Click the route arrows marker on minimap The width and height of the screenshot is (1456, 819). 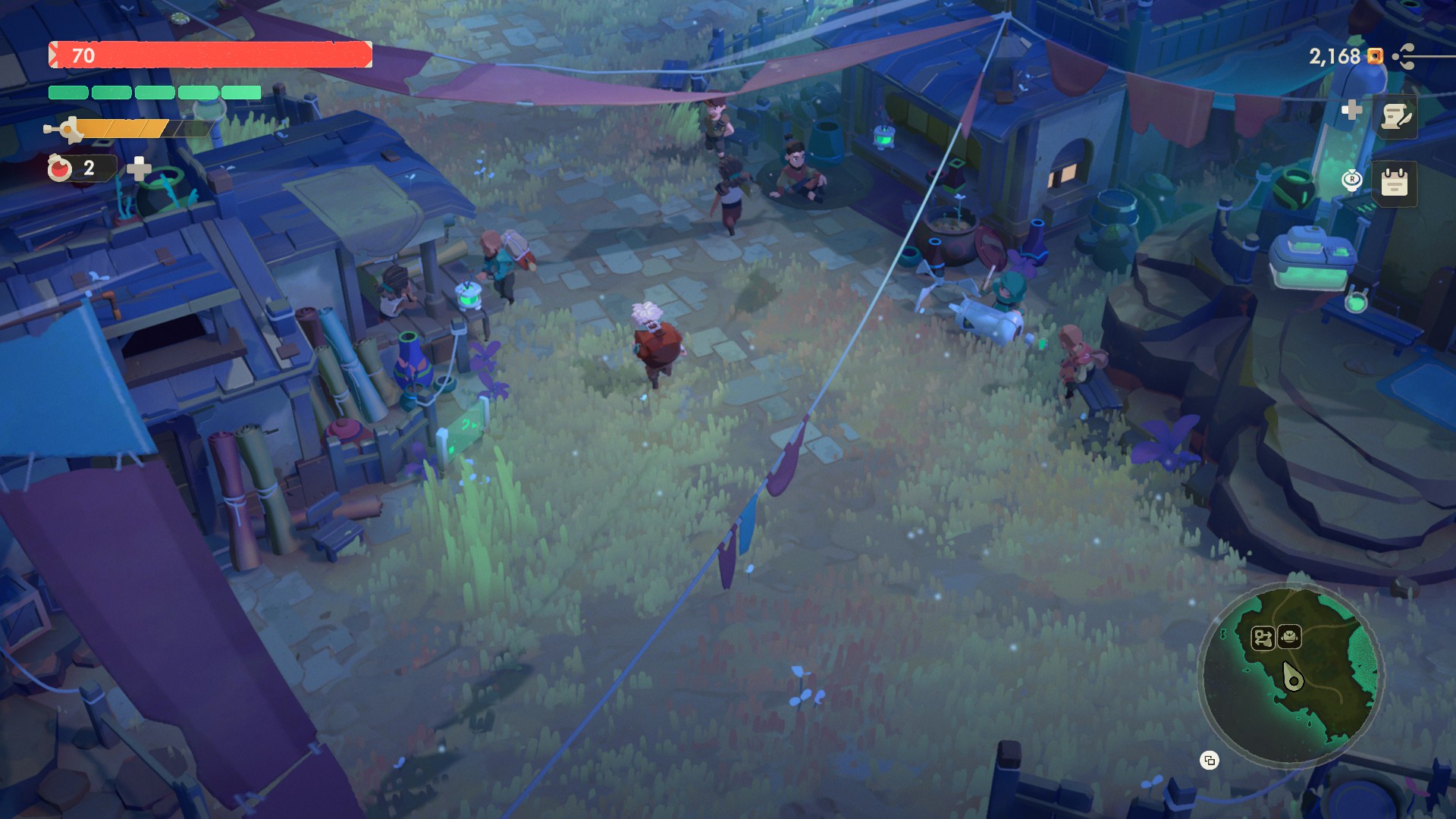(x=1263, y=639)
